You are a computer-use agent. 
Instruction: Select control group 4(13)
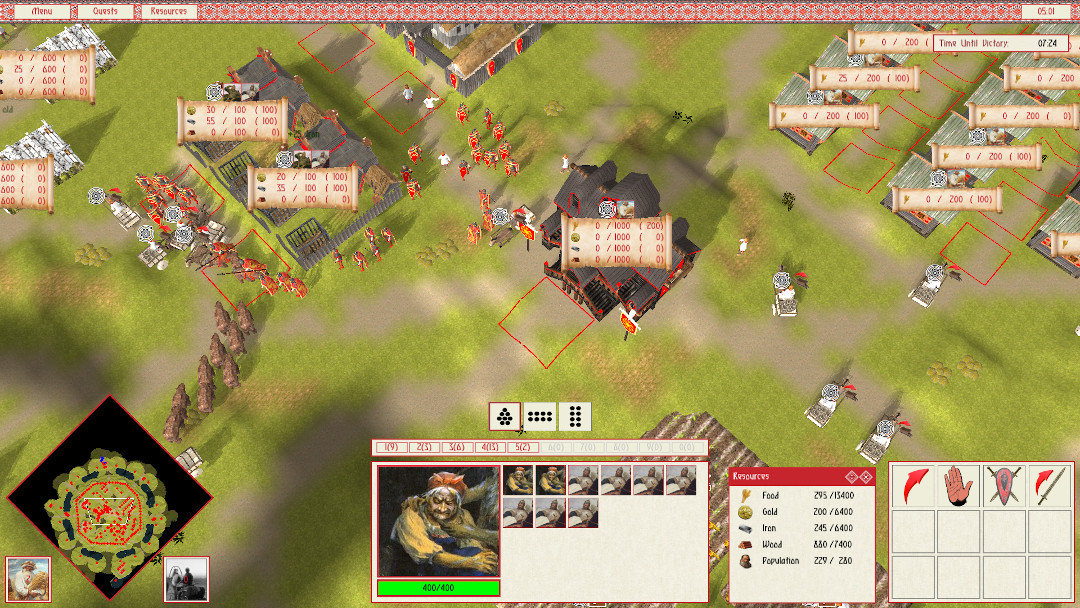(490, 447)
